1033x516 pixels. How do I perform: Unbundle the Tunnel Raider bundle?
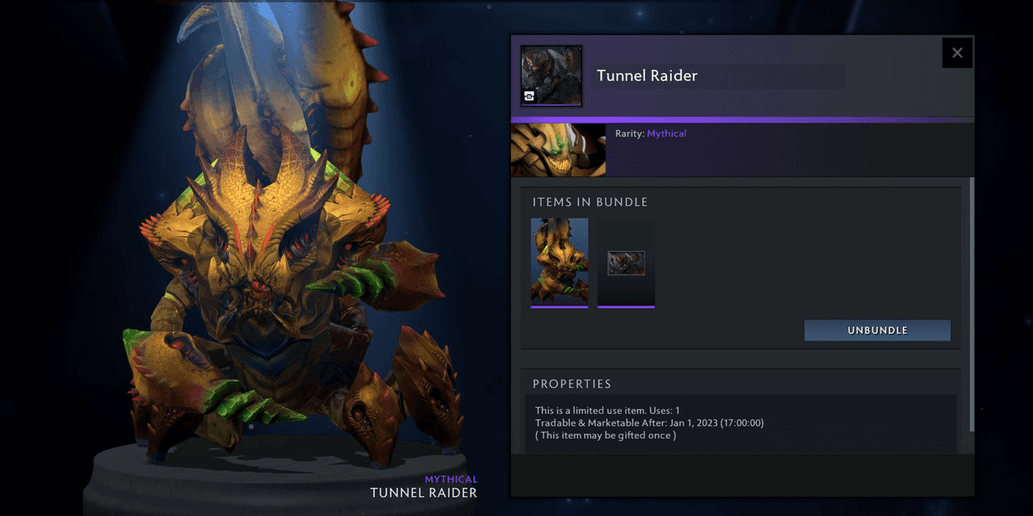pyautogui.click(x=877, y=330)
